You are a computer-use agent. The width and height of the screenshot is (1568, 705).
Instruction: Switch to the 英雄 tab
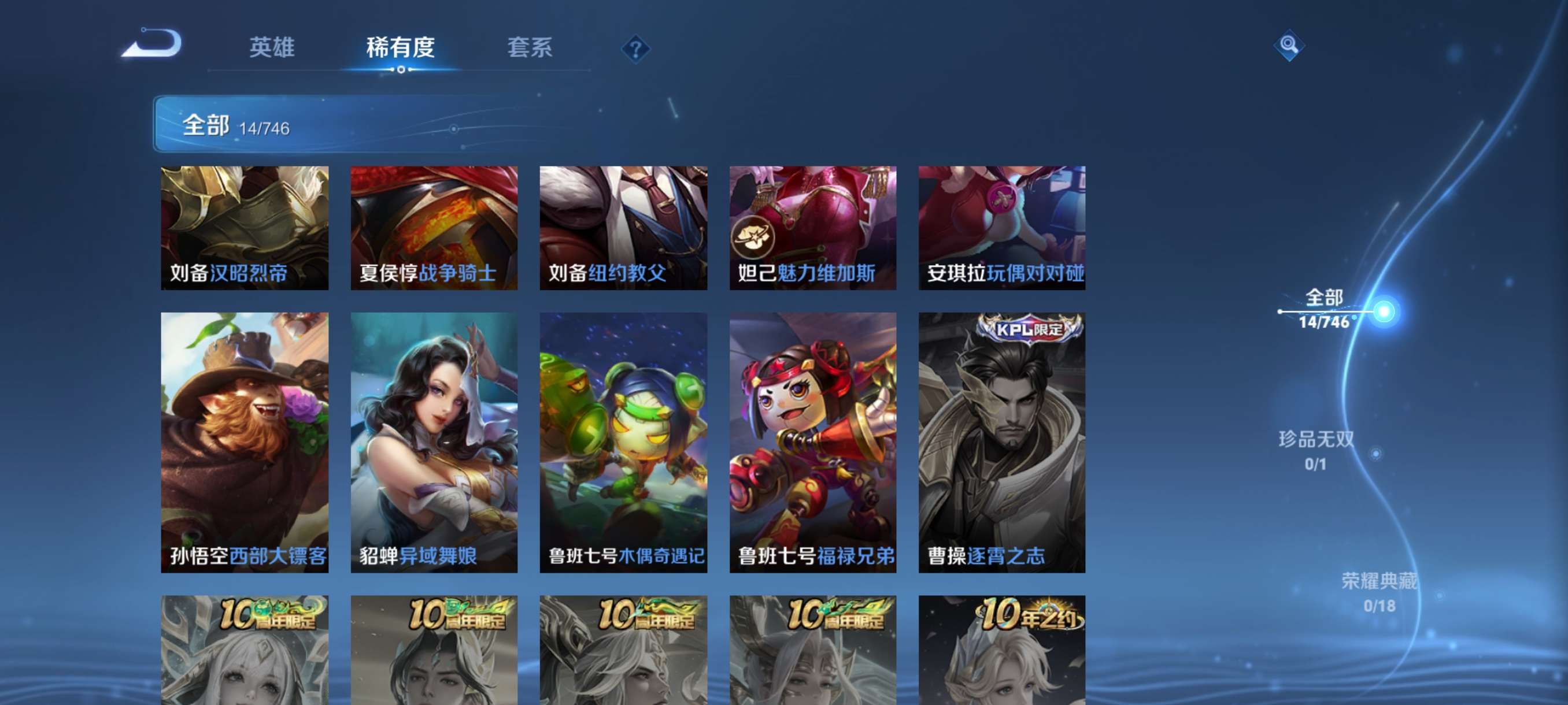(x=272, y=48)
